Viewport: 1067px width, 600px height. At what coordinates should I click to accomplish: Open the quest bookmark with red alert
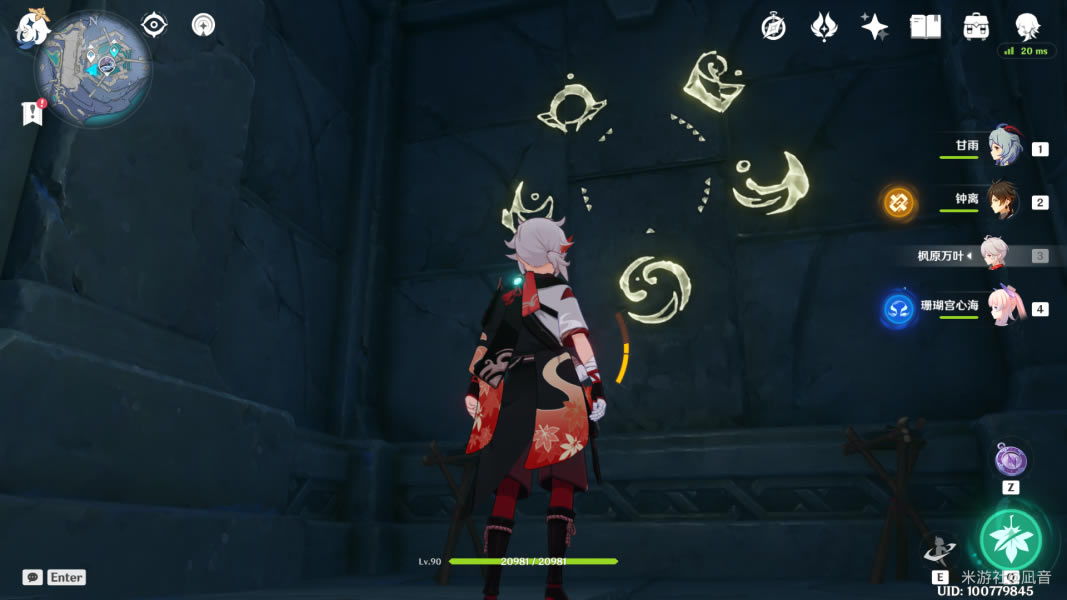click(33, 113)
